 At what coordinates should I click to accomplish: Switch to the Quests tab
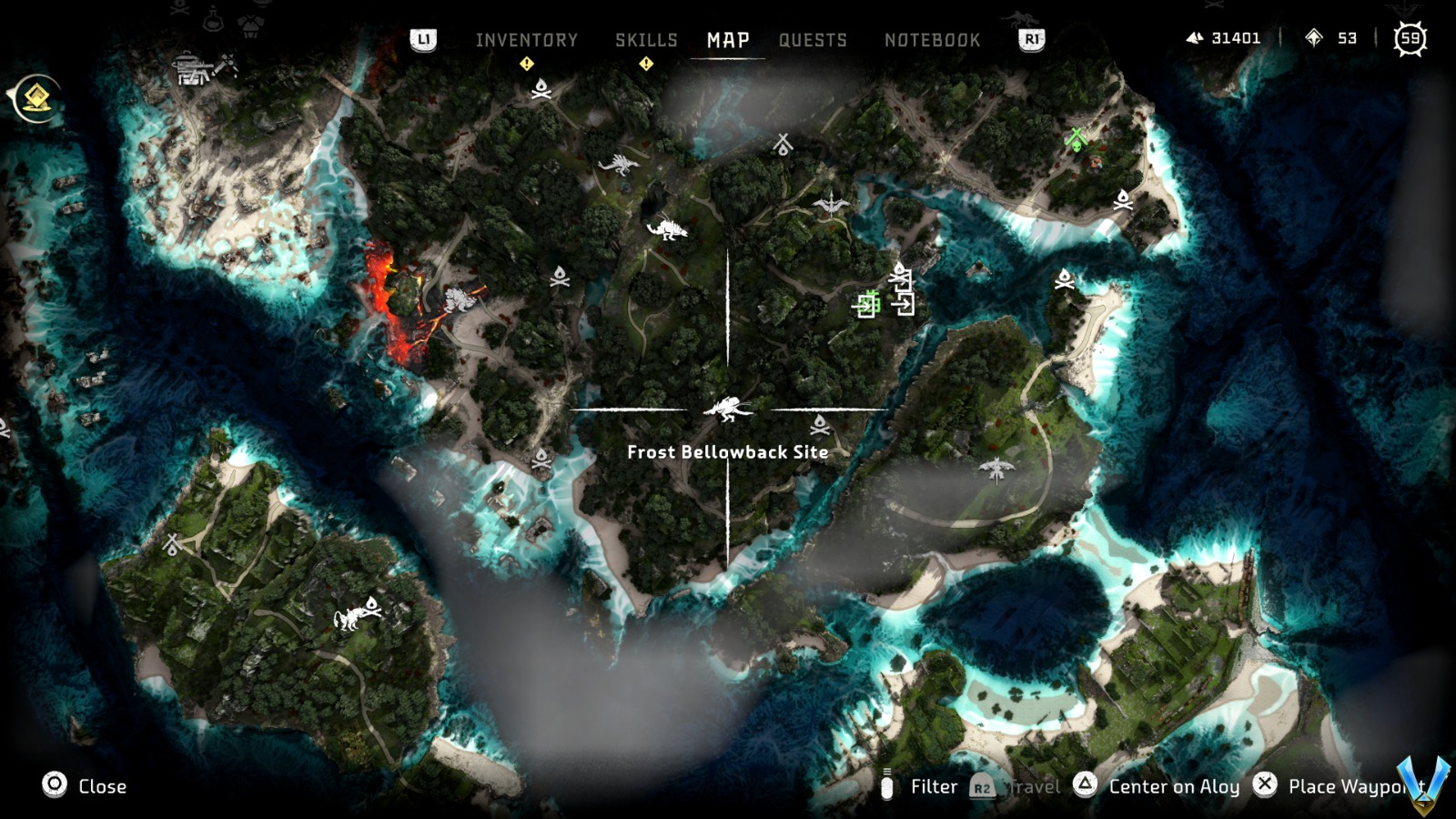click(x=813, y=40)
